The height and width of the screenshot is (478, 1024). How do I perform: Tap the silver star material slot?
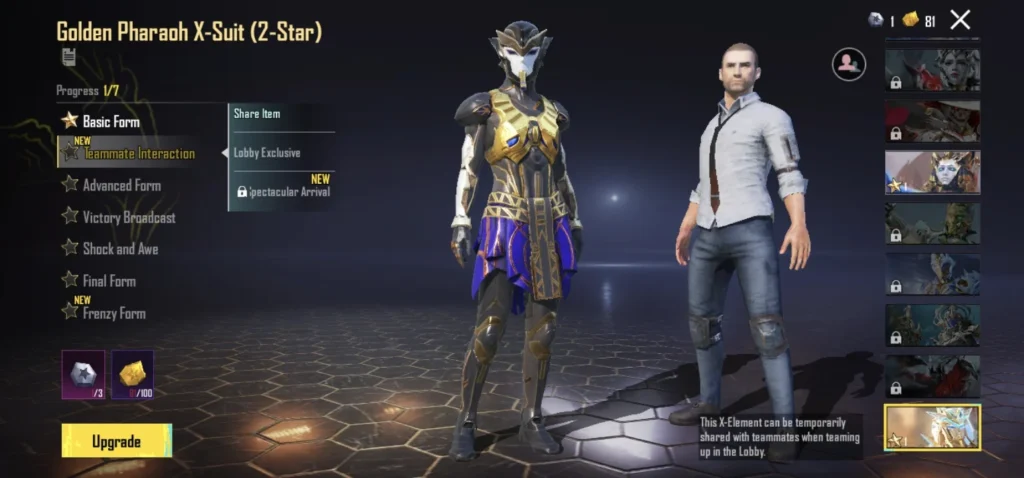coord(83,375)
